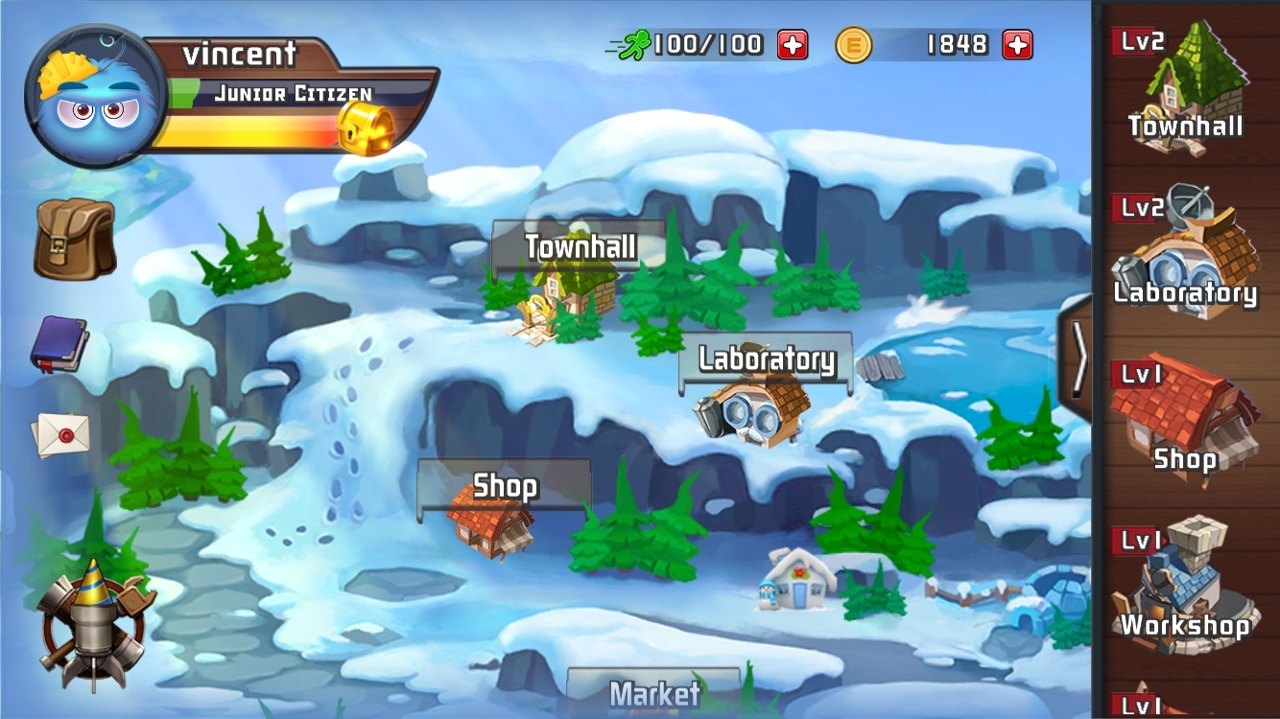Open the rocket with party hat icon
This screenshot has height=719, width=1280.
click(x=93, y=622)
